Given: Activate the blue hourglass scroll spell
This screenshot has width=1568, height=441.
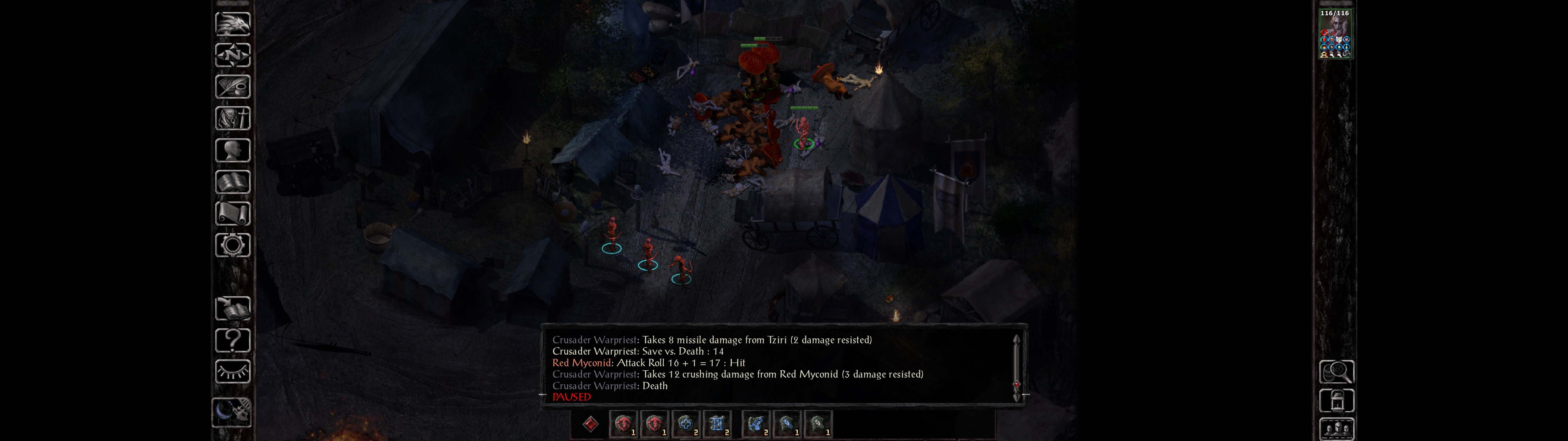Looking at the screenshot, I should pos(716,424).
